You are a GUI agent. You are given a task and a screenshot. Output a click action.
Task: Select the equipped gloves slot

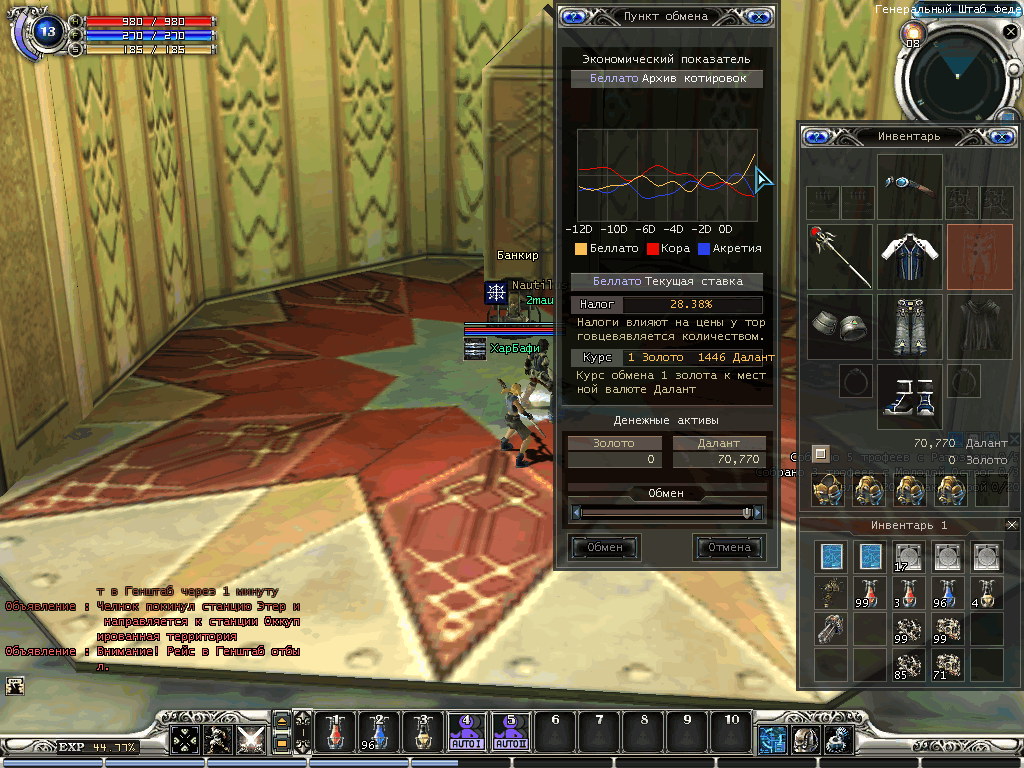coord(840,326)
